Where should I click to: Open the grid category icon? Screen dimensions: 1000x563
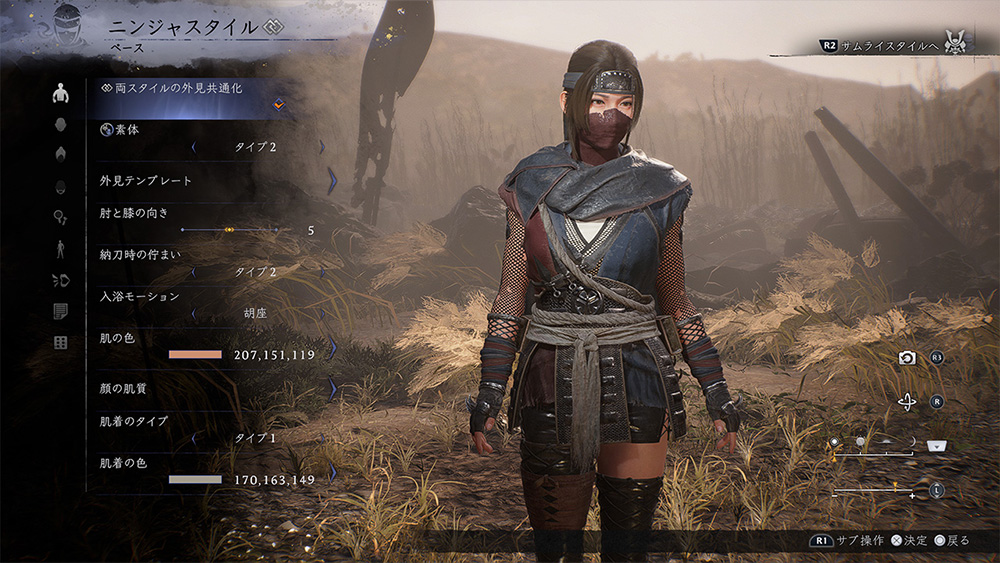click(61, 343)
